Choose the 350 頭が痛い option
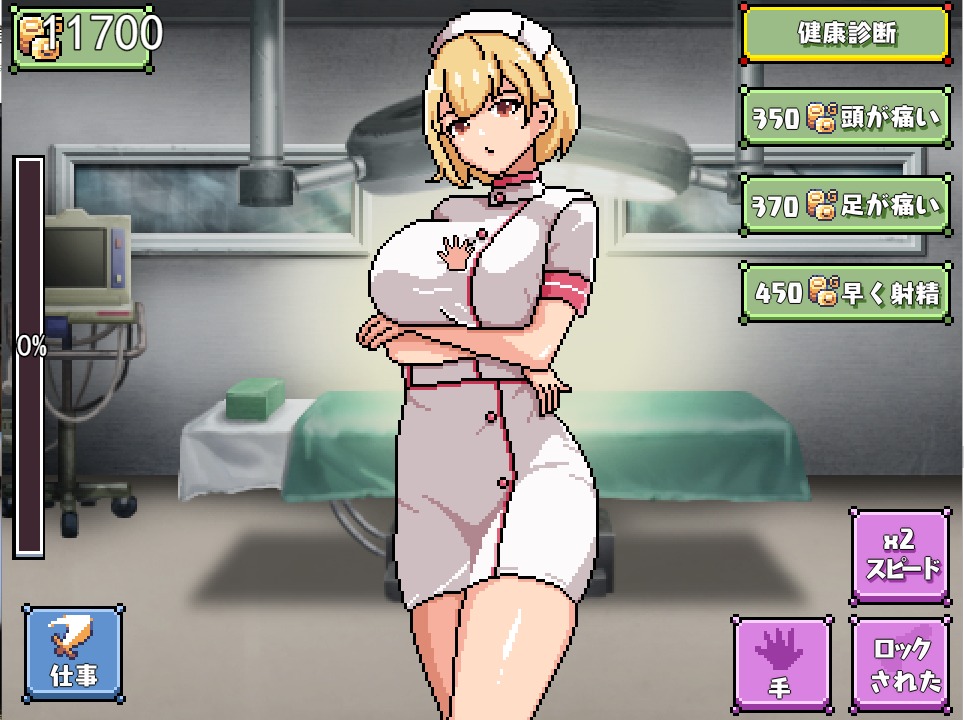Image resolution: width=964 pixels, height=720 pixels. click(846, 119)
